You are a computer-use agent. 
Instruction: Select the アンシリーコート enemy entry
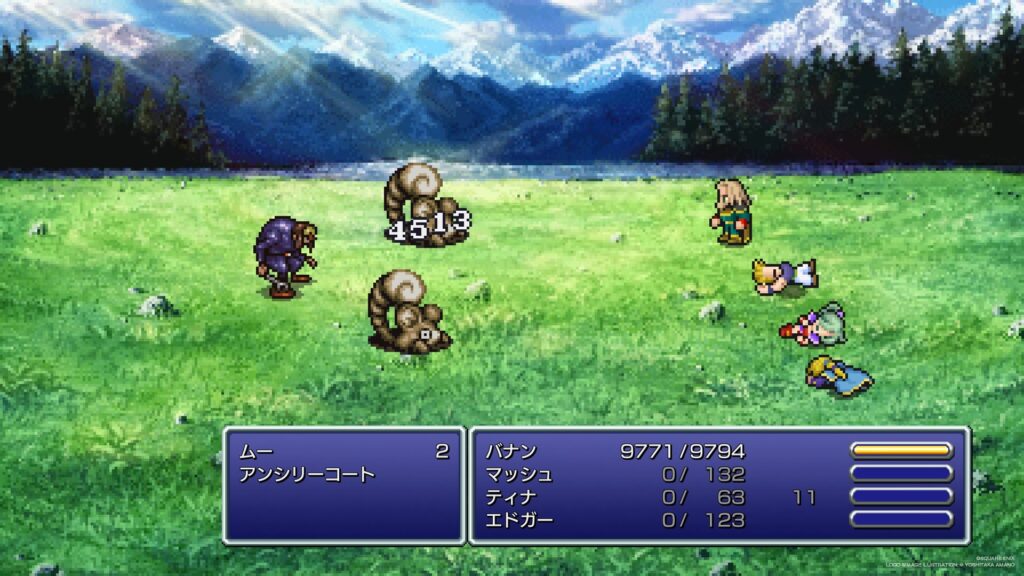(307, 475)
